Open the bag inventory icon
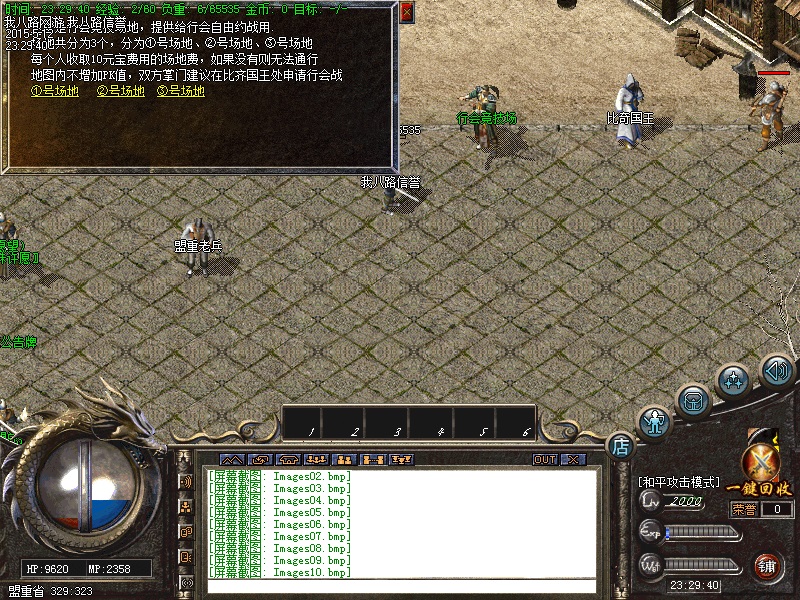The image size is (800, 600). (x=693, y=401)
